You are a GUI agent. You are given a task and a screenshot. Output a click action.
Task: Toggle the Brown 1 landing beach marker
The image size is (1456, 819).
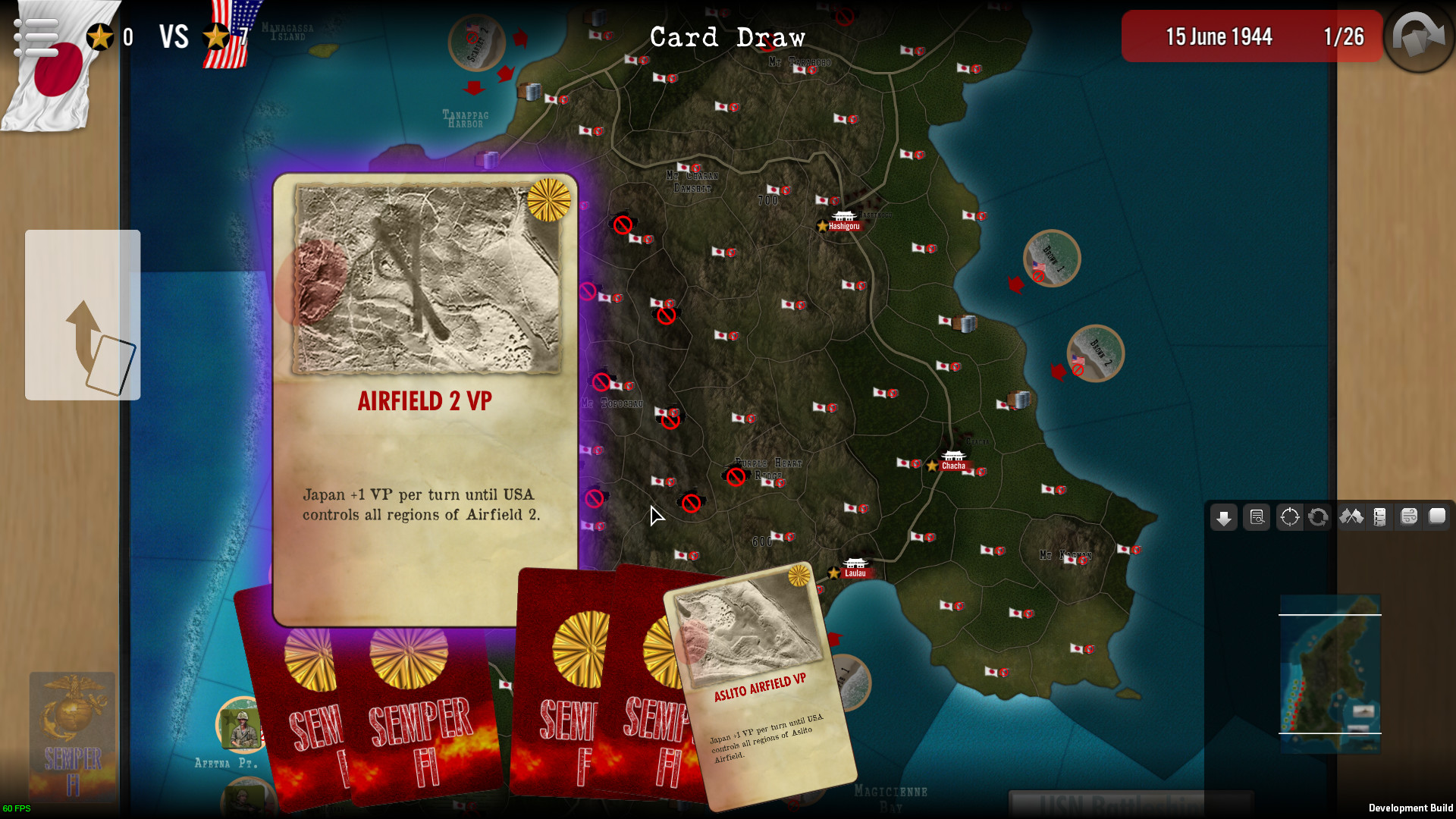1052,259
